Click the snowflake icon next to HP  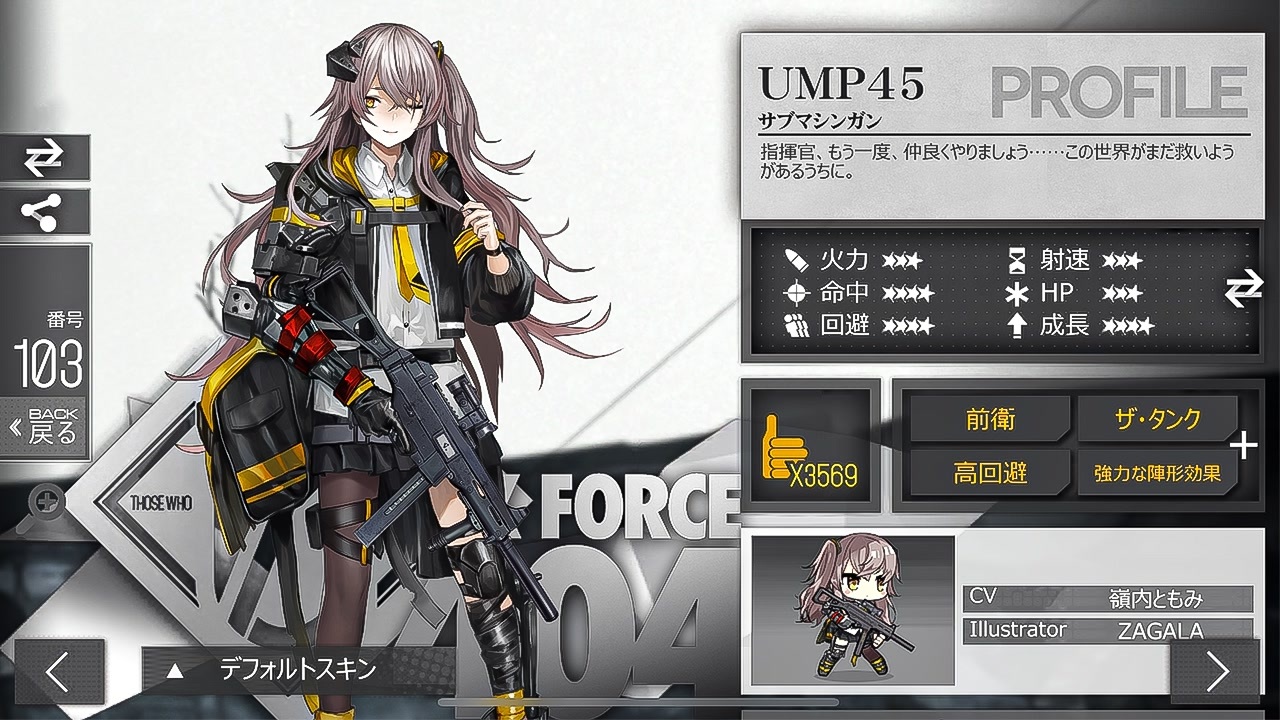coord(1017,292)
